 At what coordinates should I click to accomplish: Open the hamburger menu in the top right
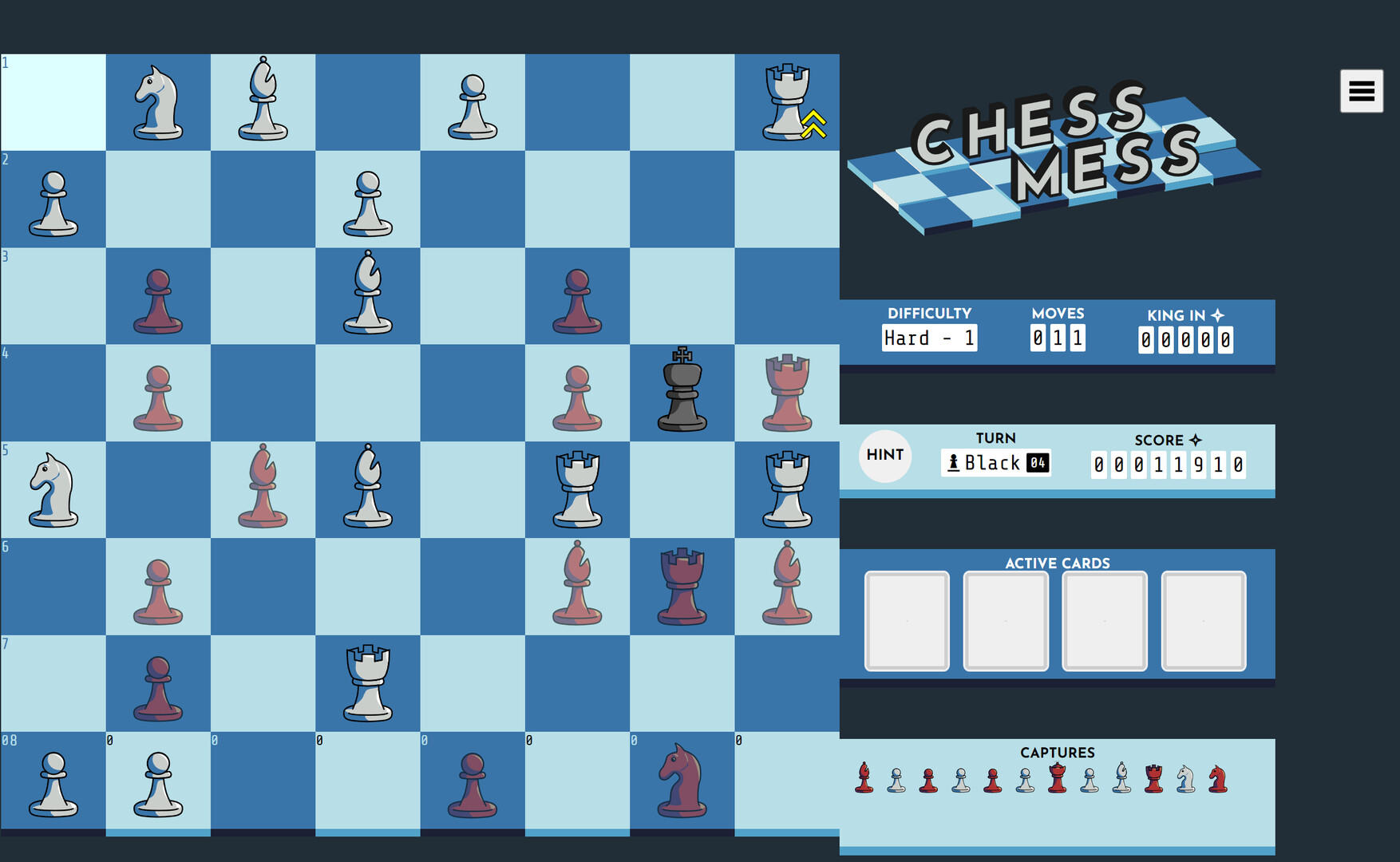1360,90
